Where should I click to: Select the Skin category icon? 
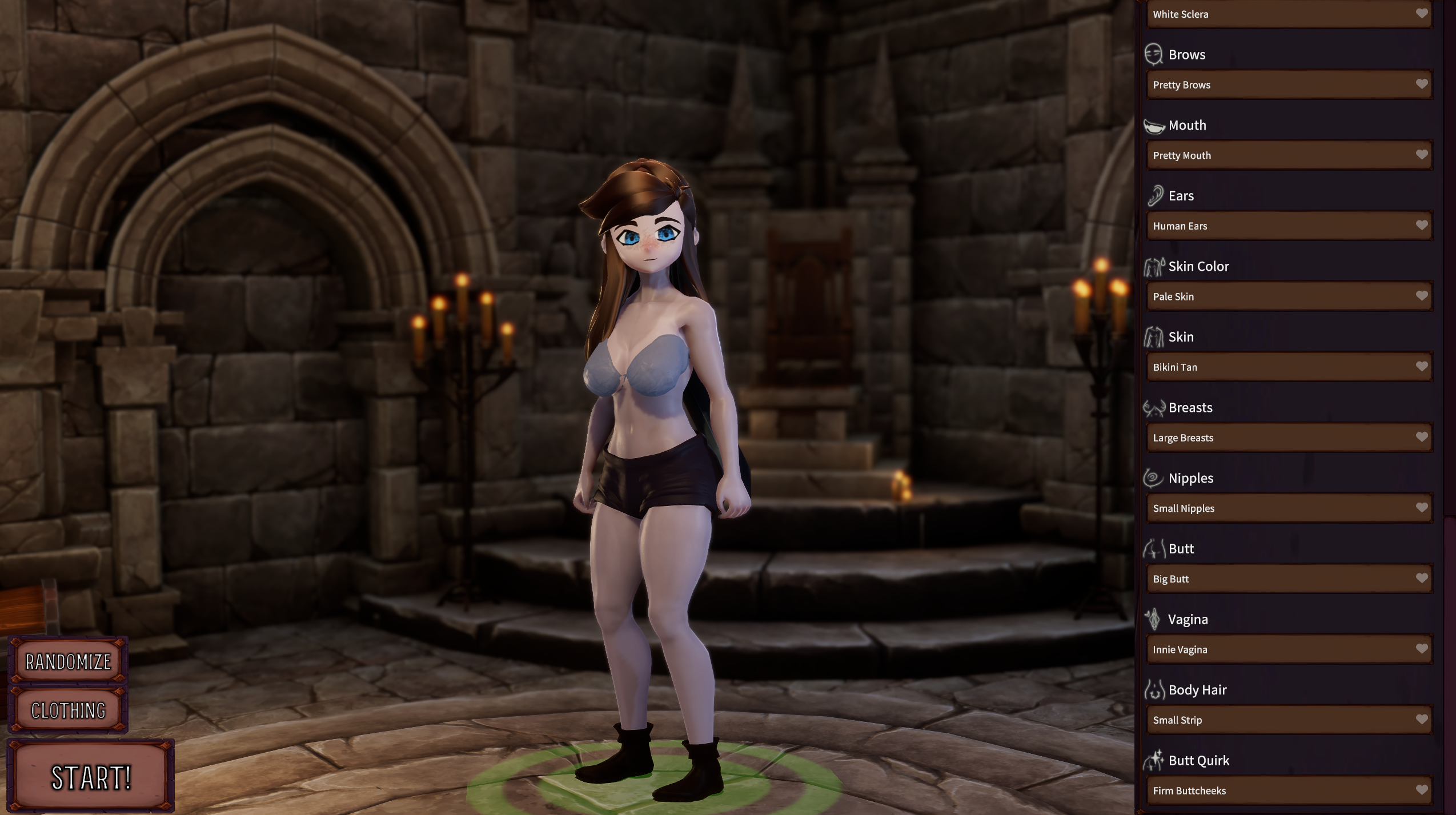point(1155,336)
